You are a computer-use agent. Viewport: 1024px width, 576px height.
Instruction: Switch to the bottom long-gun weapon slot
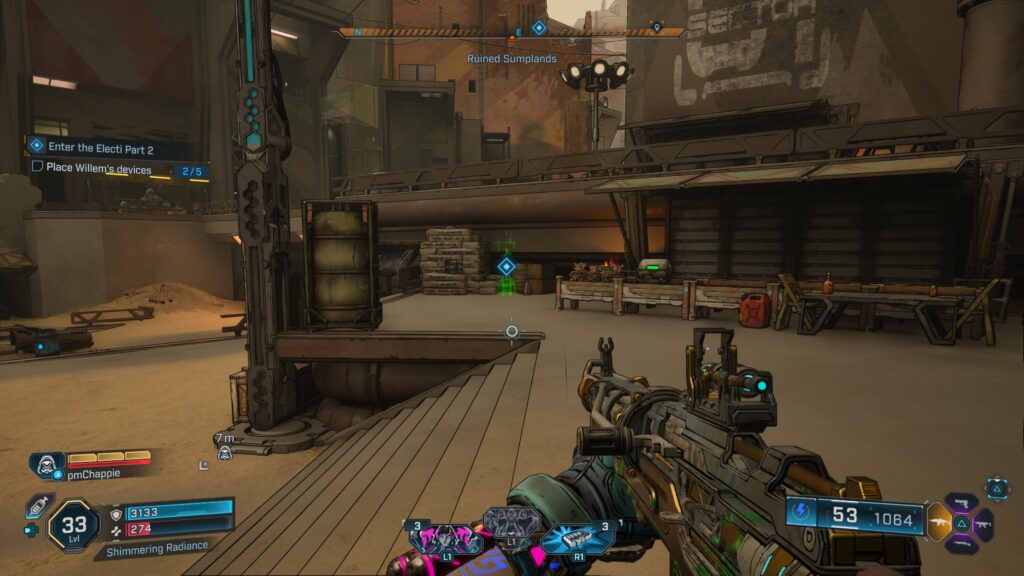(961, 545)
